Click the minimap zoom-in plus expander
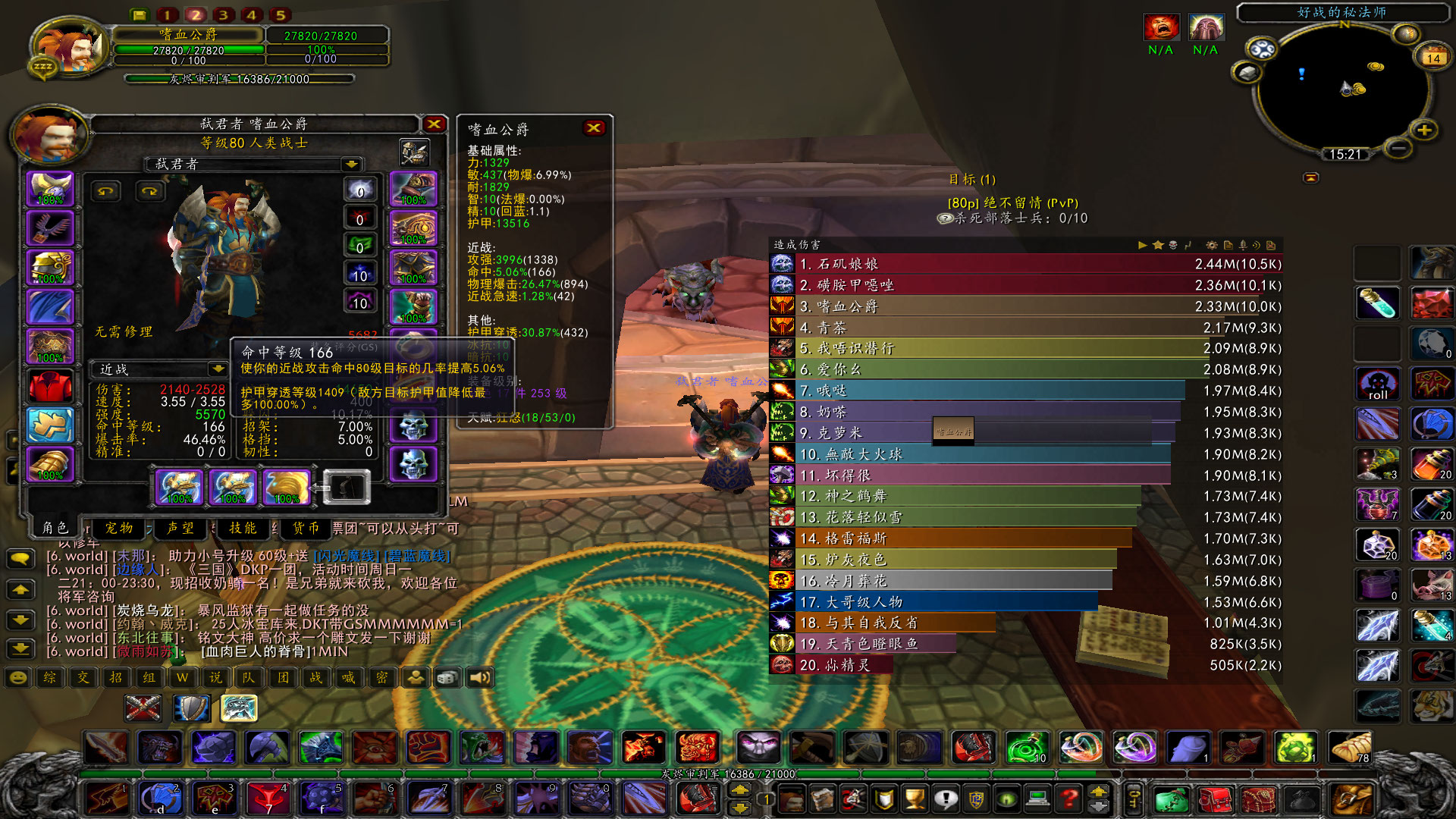Viewport: 1456px width, 819px height. (1425, 130)
